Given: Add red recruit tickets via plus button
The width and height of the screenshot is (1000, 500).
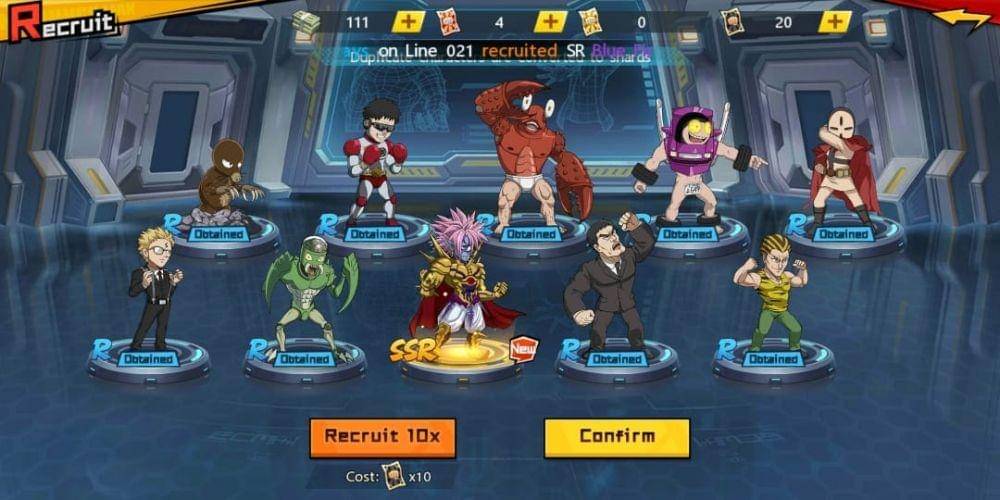Looking at the screenshot, I should pos(550,22).
